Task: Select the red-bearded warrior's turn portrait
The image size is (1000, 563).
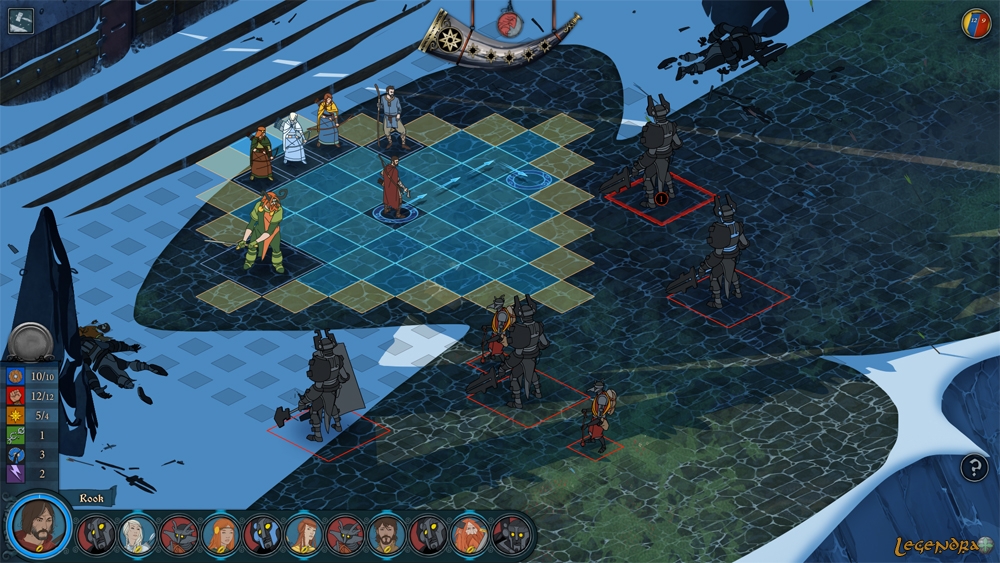Action: coord(469,535)
